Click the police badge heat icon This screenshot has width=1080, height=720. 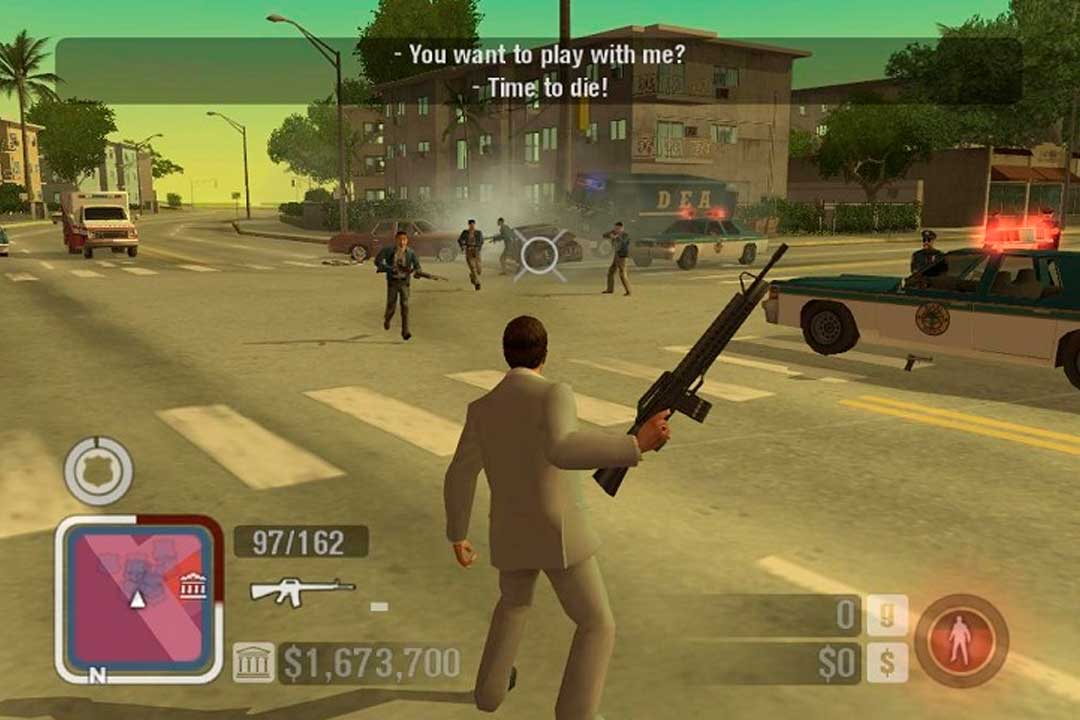click(98, 470)
